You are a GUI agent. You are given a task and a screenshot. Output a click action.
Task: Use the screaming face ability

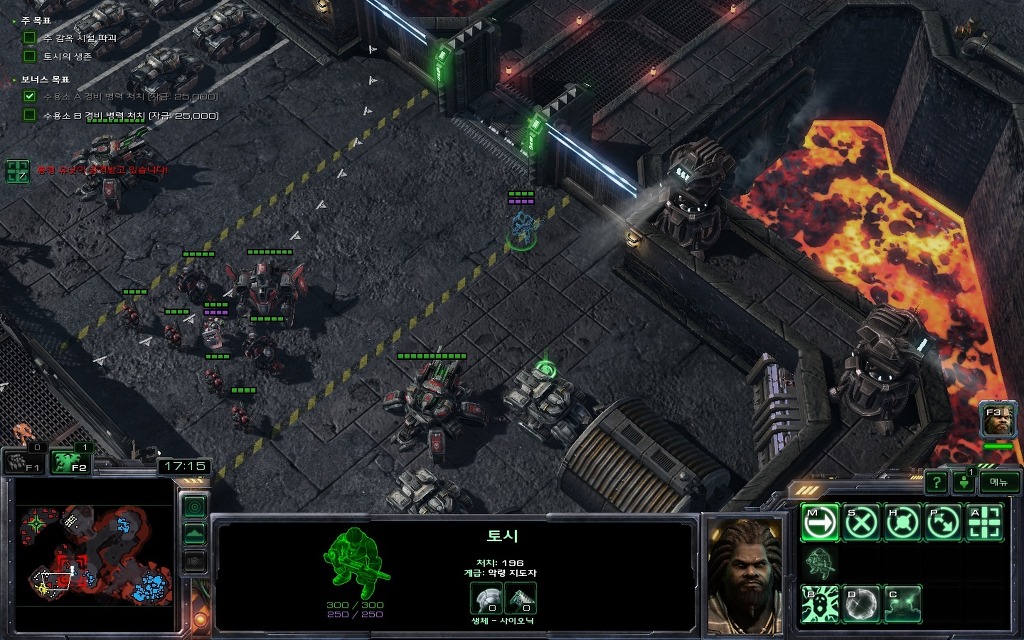click(x=819, y=605)
